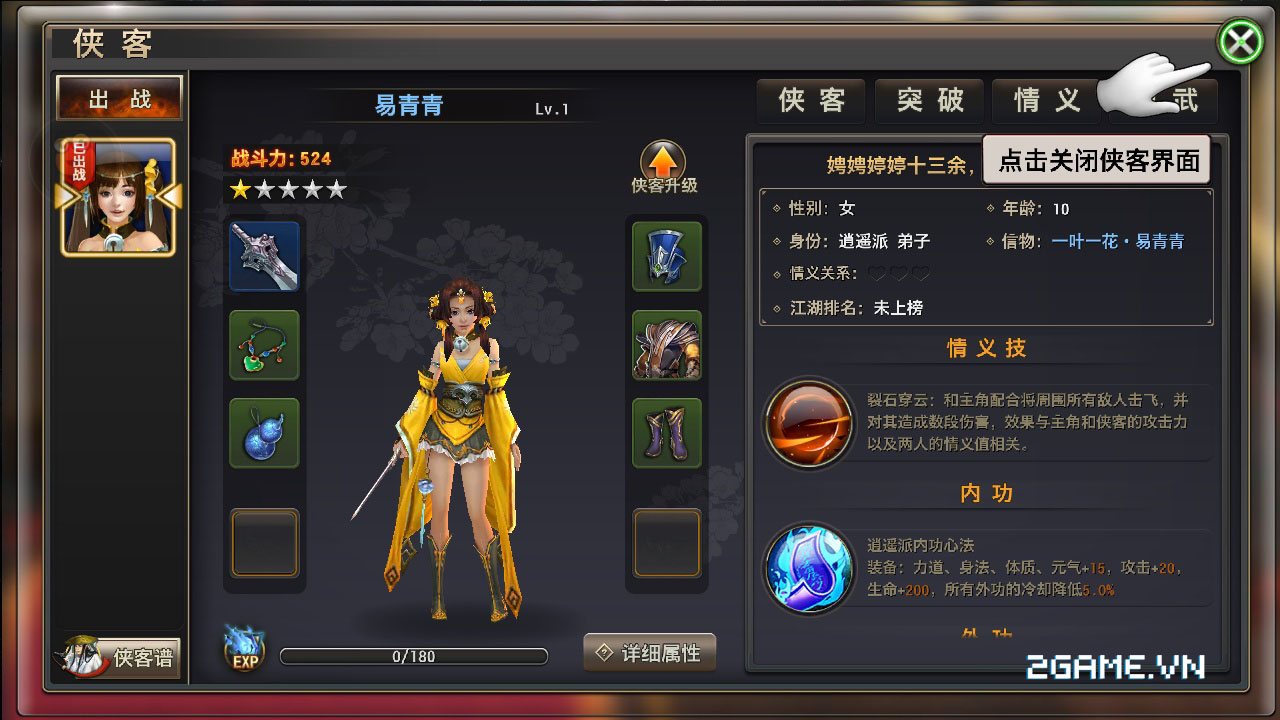Screen dimensions: 1280x720
Task: Select the green necklace equipment slot
Action: (x=264, y=345)
